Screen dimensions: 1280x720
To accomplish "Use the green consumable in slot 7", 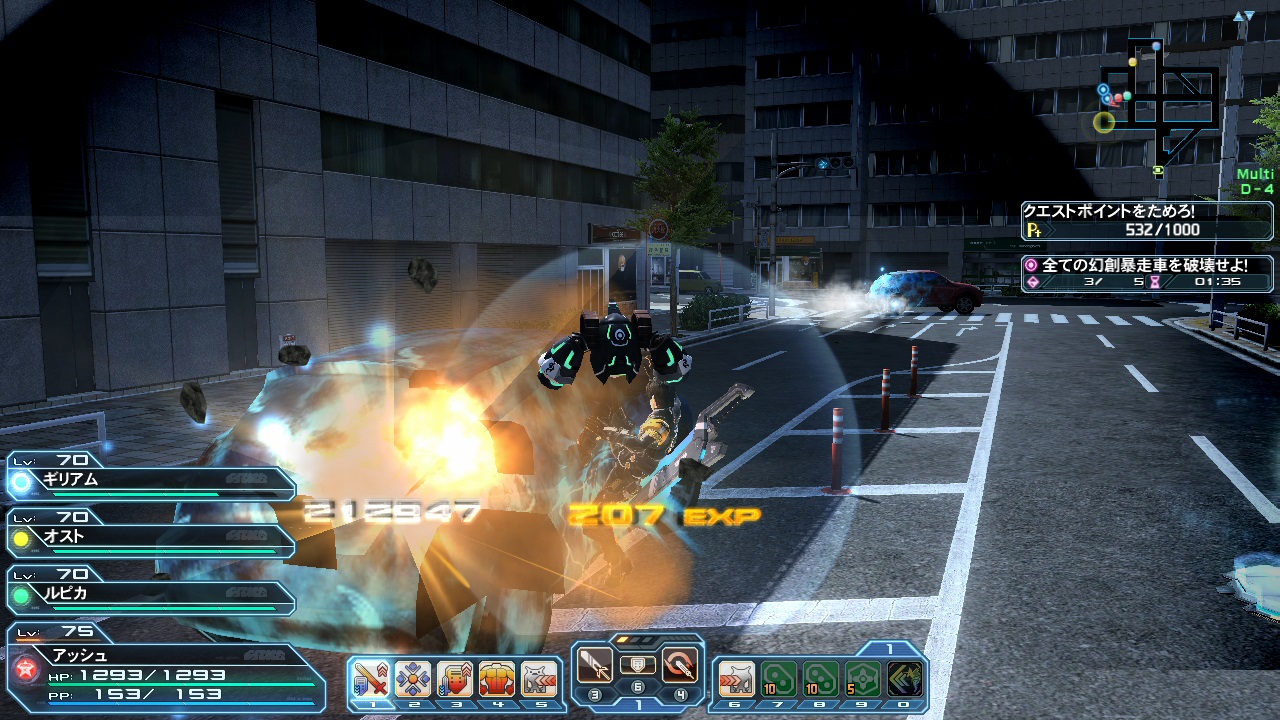I will click(x=779, y=680).
